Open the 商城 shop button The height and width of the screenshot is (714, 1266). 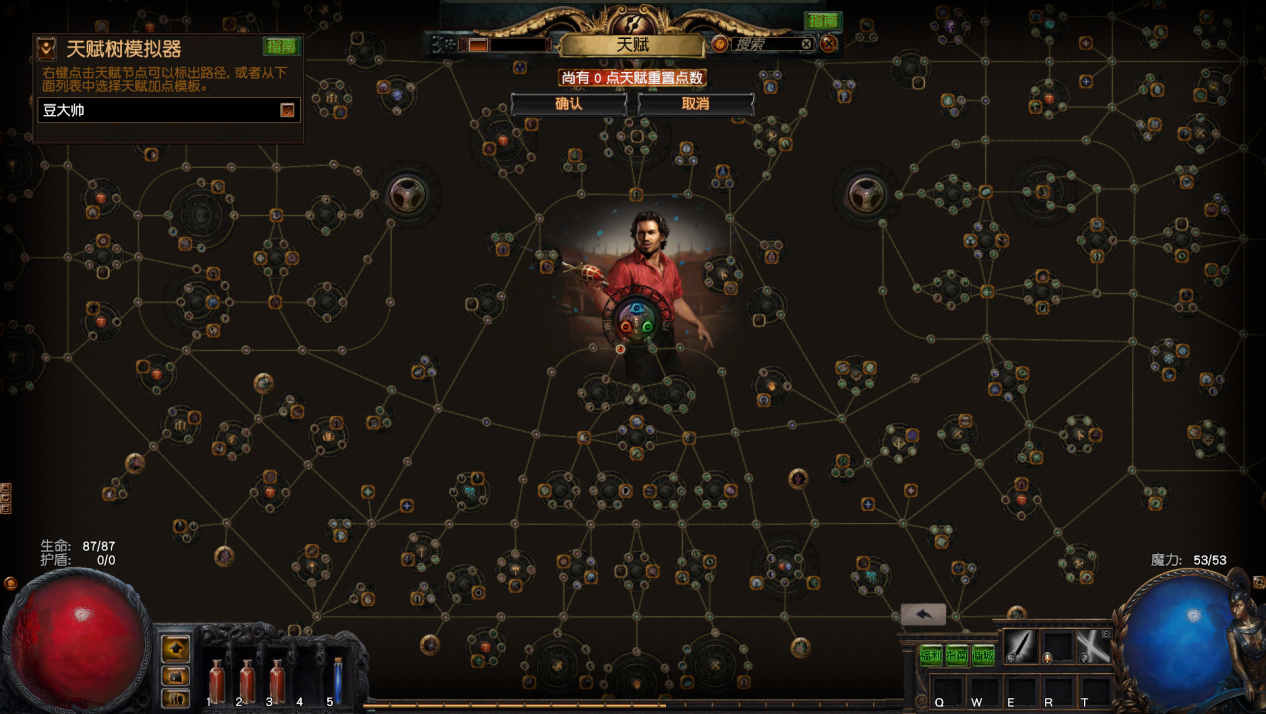(x=983, y=656)
